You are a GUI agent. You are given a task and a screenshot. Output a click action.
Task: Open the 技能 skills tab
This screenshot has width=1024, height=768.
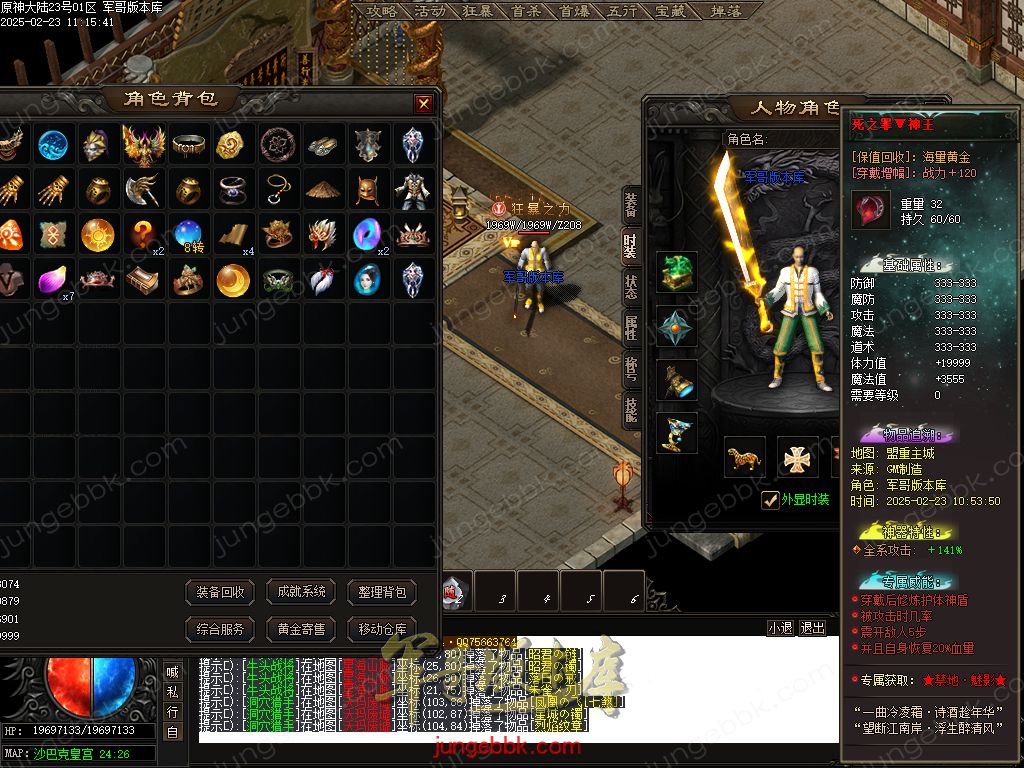pos(630,409)
